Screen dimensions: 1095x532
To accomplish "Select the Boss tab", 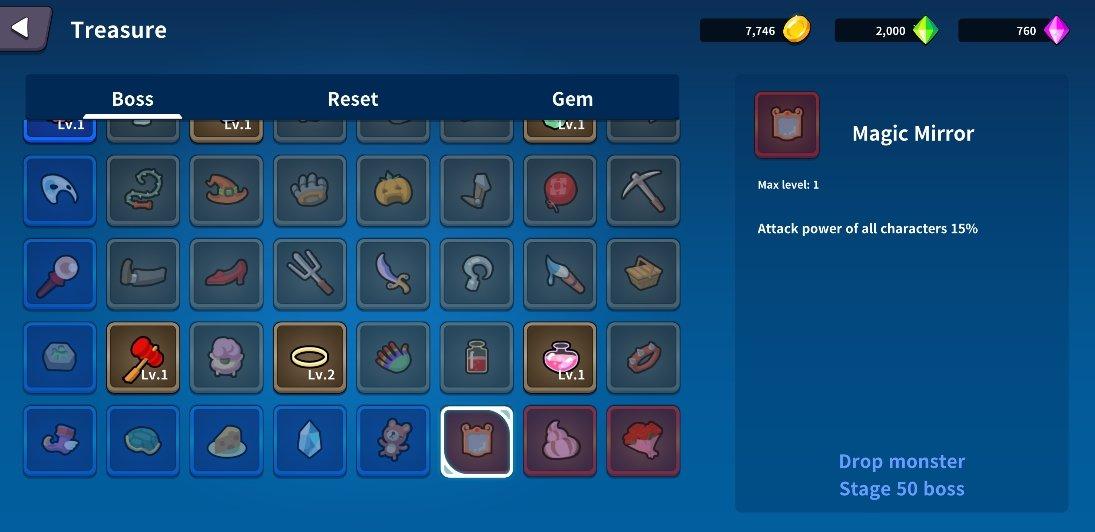I will [x=132, y=99].
